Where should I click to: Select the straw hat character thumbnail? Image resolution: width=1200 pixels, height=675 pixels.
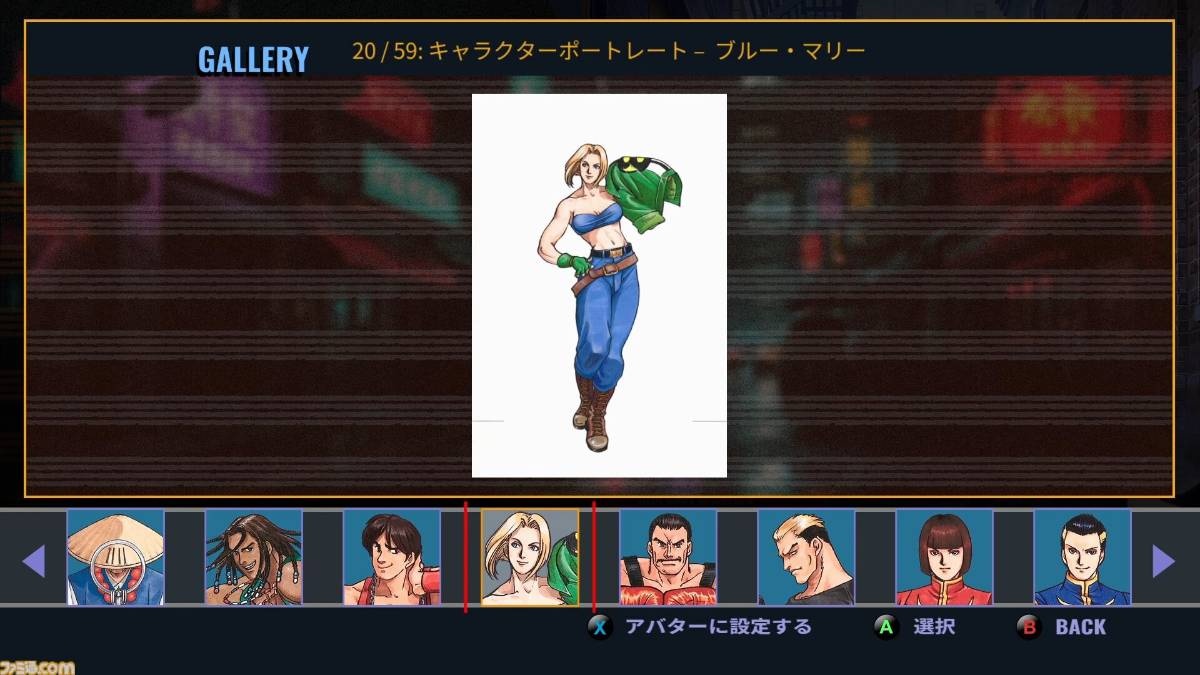pos(115,557)
